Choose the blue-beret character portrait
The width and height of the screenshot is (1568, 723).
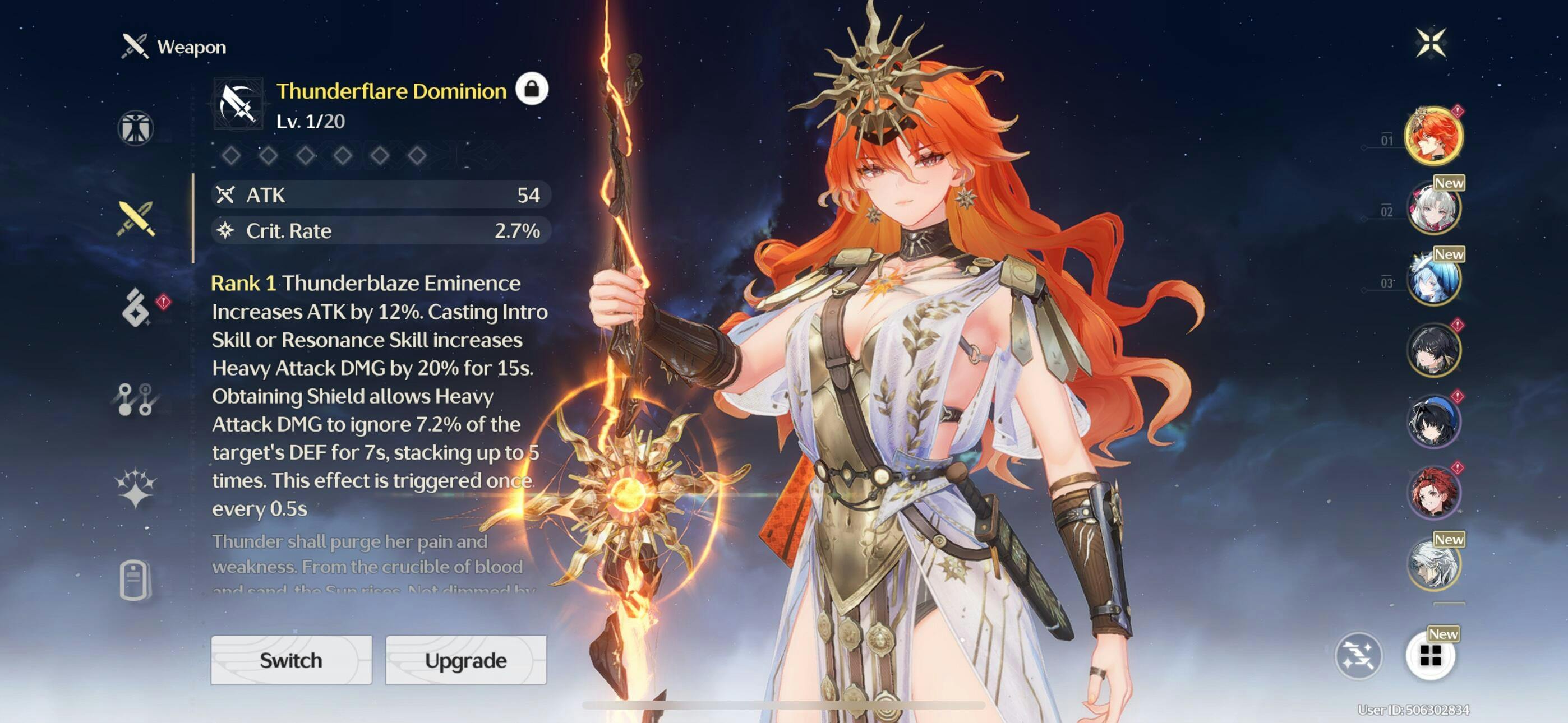point(1433,421)
